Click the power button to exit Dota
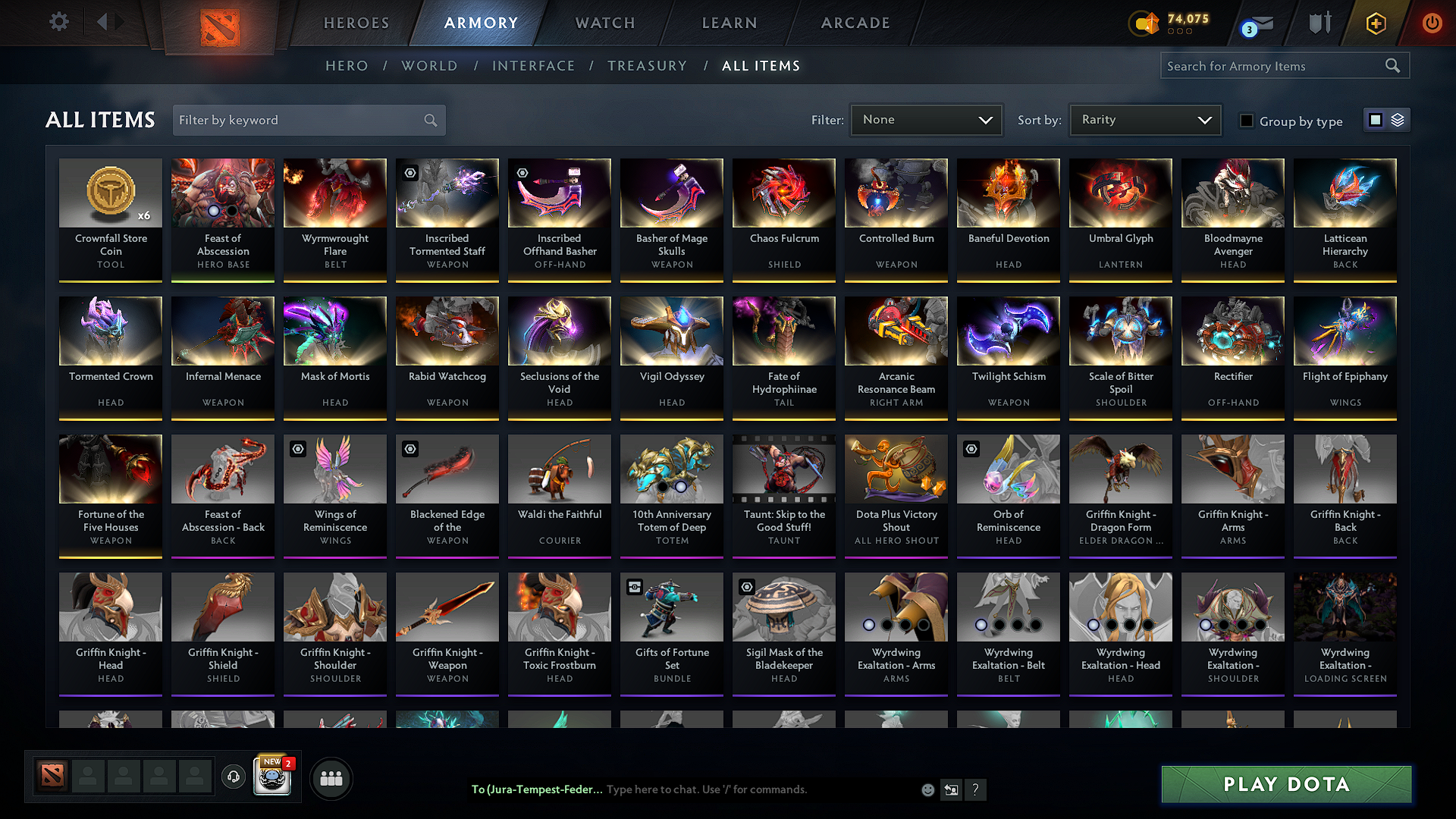The height and width of the screenshot is (819, 1456). click(1432, 23)
